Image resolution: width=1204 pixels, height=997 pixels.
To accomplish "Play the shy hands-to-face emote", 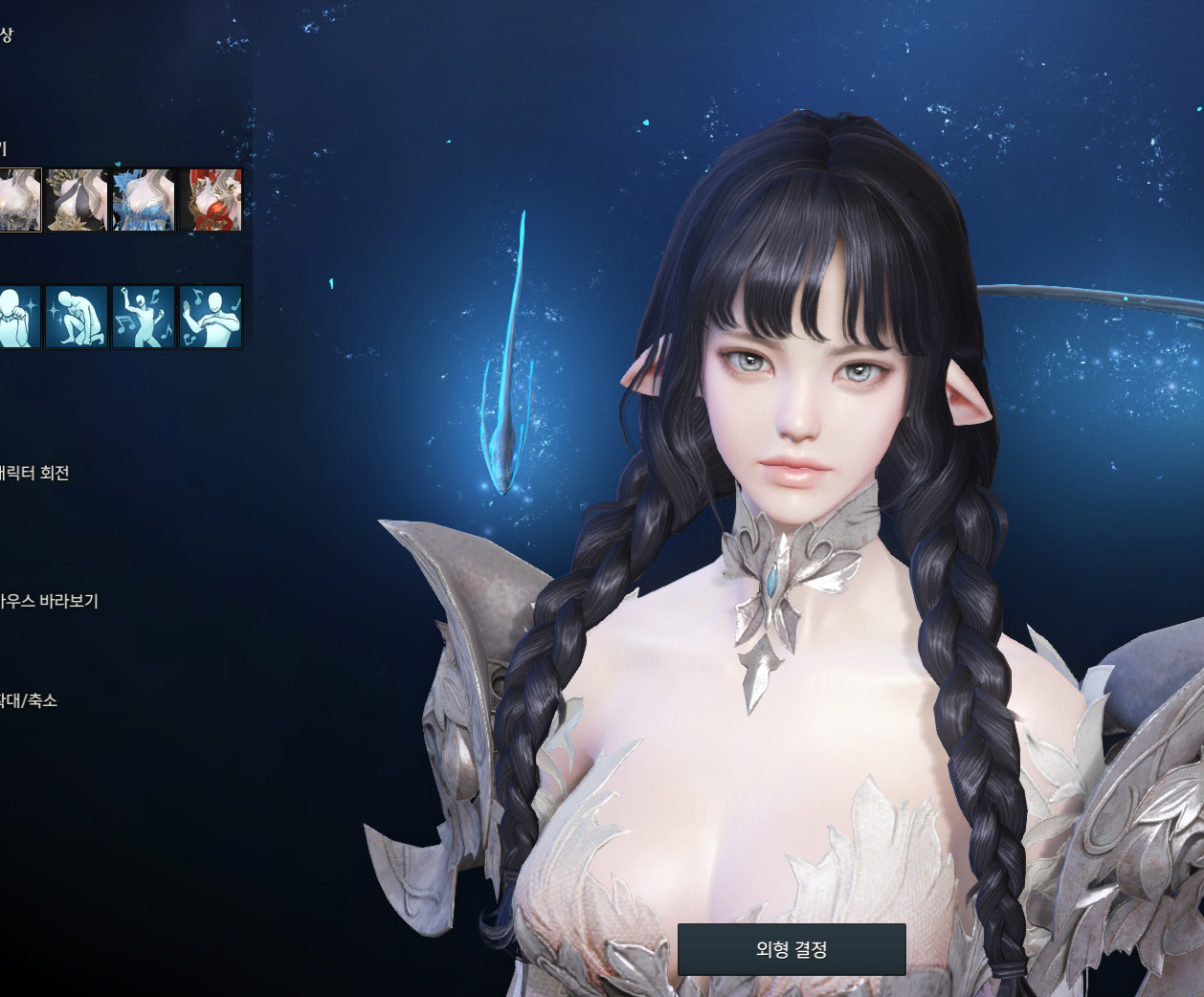I will tap(18, 317).
